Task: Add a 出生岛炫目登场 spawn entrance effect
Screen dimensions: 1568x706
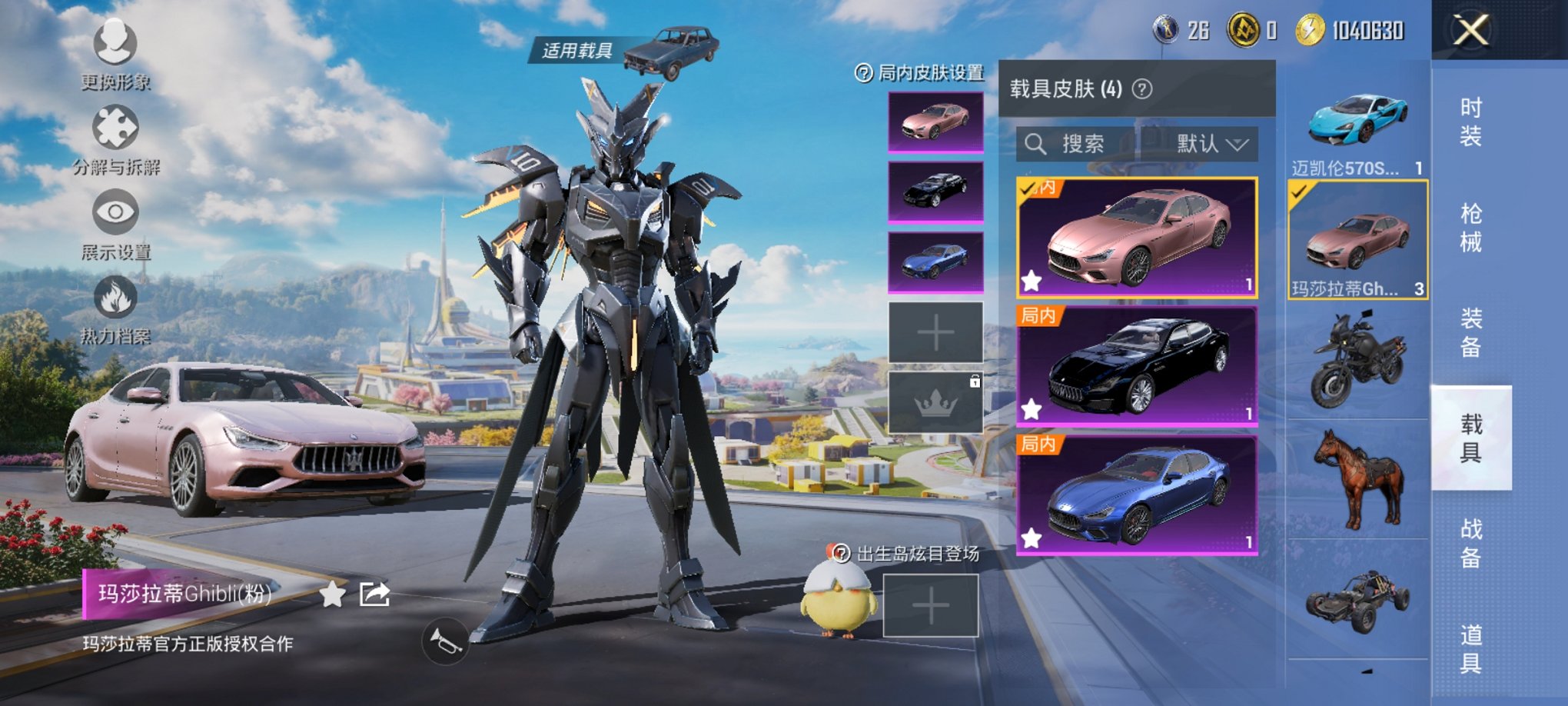Action: pos(930,606)
